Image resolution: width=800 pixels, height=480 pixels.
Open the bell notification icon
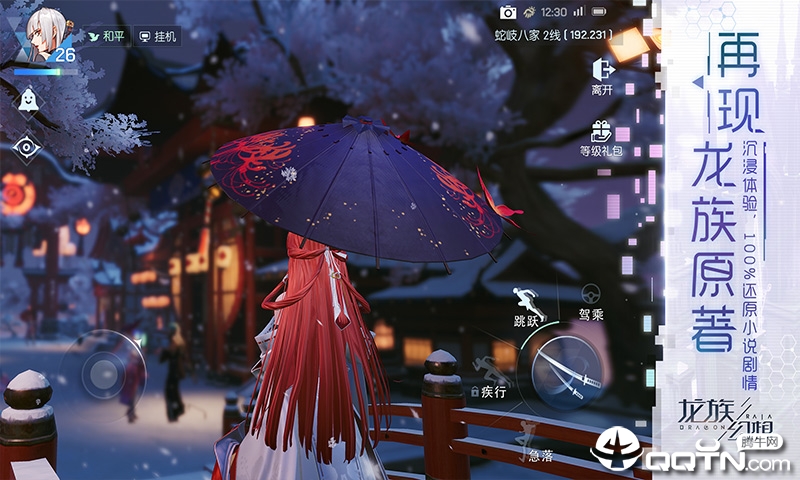(27, 98)
